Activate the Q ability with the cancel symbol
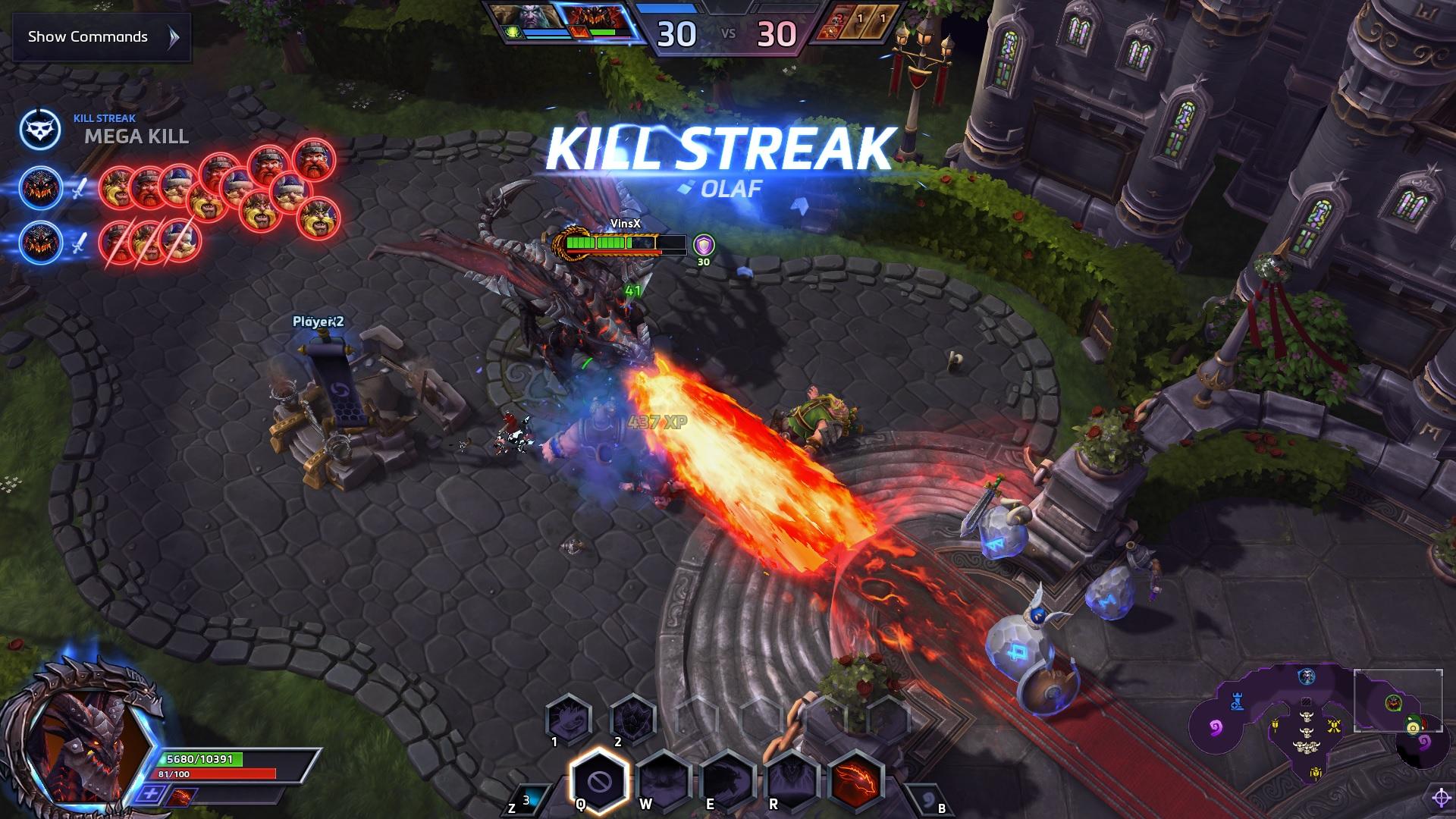1456x819 pixels. click(x=598, y=780)
